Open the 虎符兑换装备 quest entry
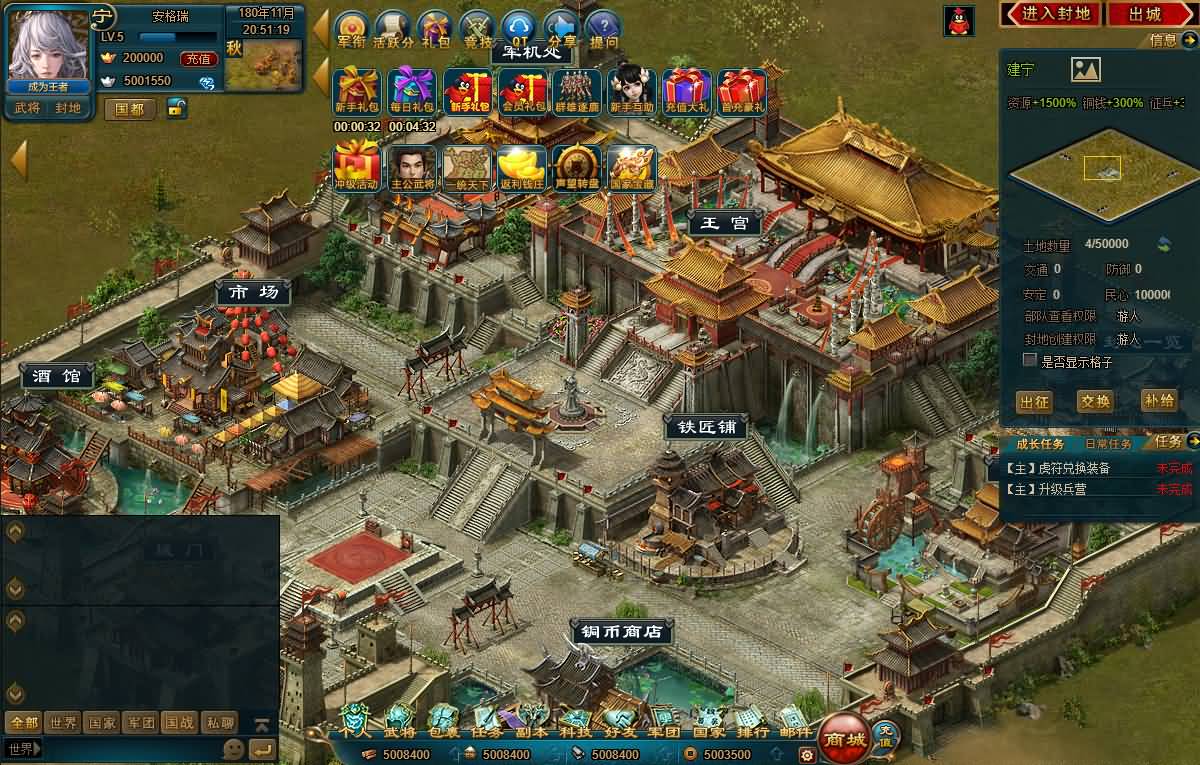The image size is (1200, 765). (1062, 468)
